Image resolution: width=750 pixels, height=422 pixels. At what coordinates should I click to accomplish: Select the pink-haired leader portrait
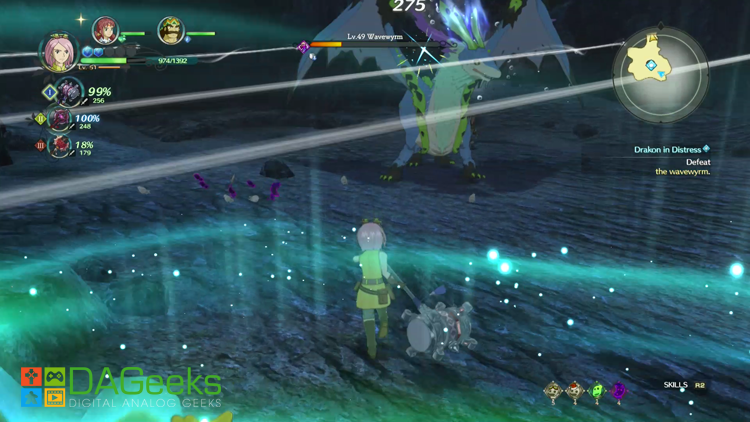click(57, 50)
